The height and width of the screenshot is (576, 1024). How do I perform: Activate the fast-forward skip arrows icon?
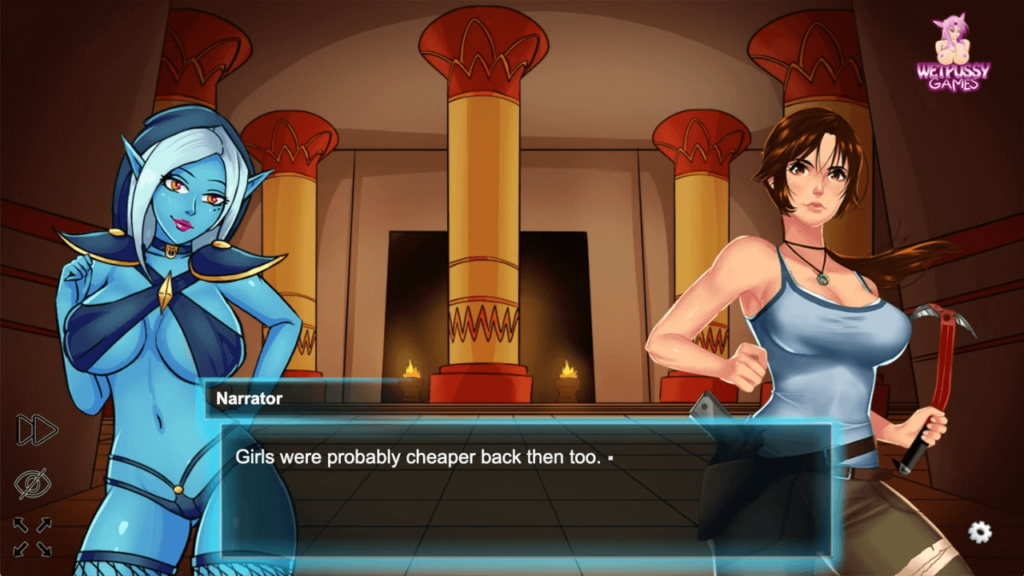(37, 430)
